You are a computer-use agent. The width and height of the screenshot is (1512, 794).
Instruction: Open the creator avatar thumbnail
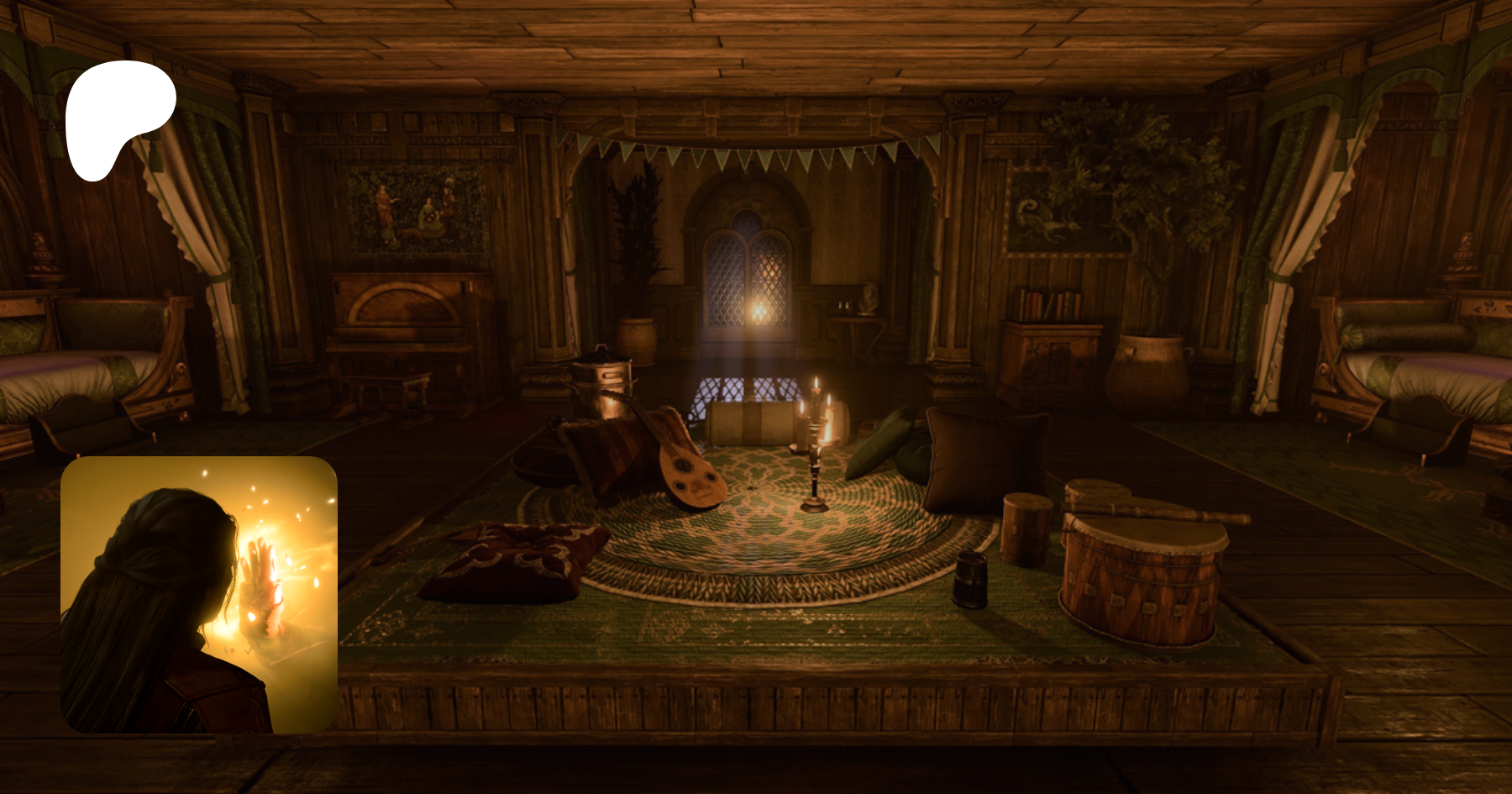click(x=199, y=594)
